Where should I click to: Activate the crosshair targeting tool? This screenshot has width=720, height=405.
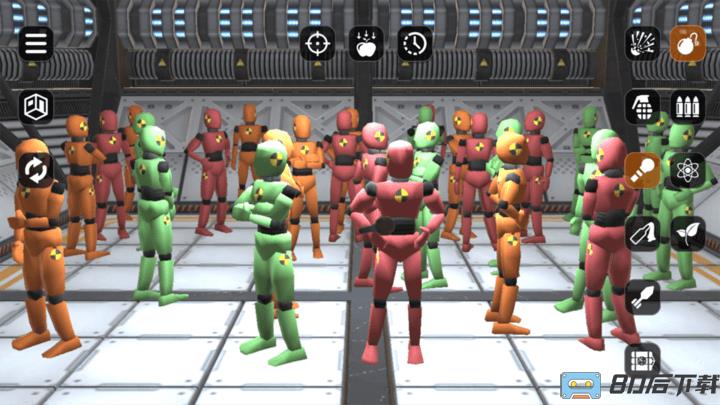point(318,43)
